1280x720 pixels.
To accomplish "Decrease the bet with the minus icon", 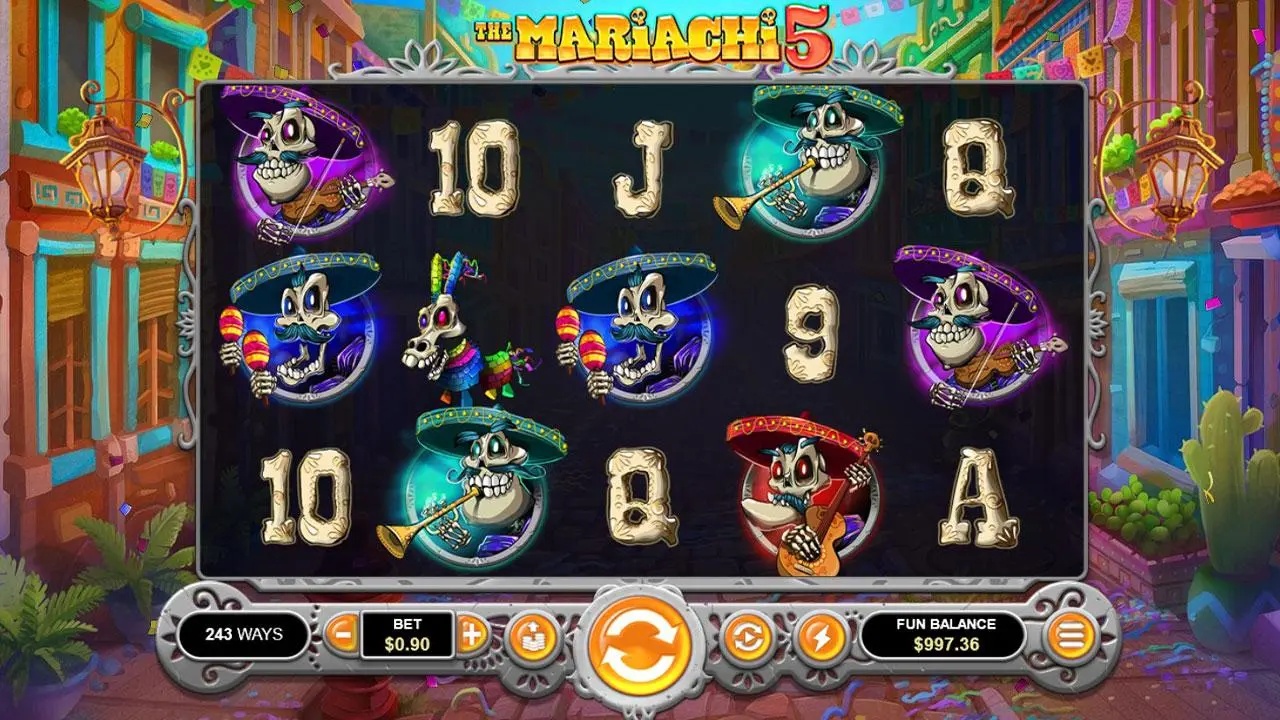I will pos(341,636).
